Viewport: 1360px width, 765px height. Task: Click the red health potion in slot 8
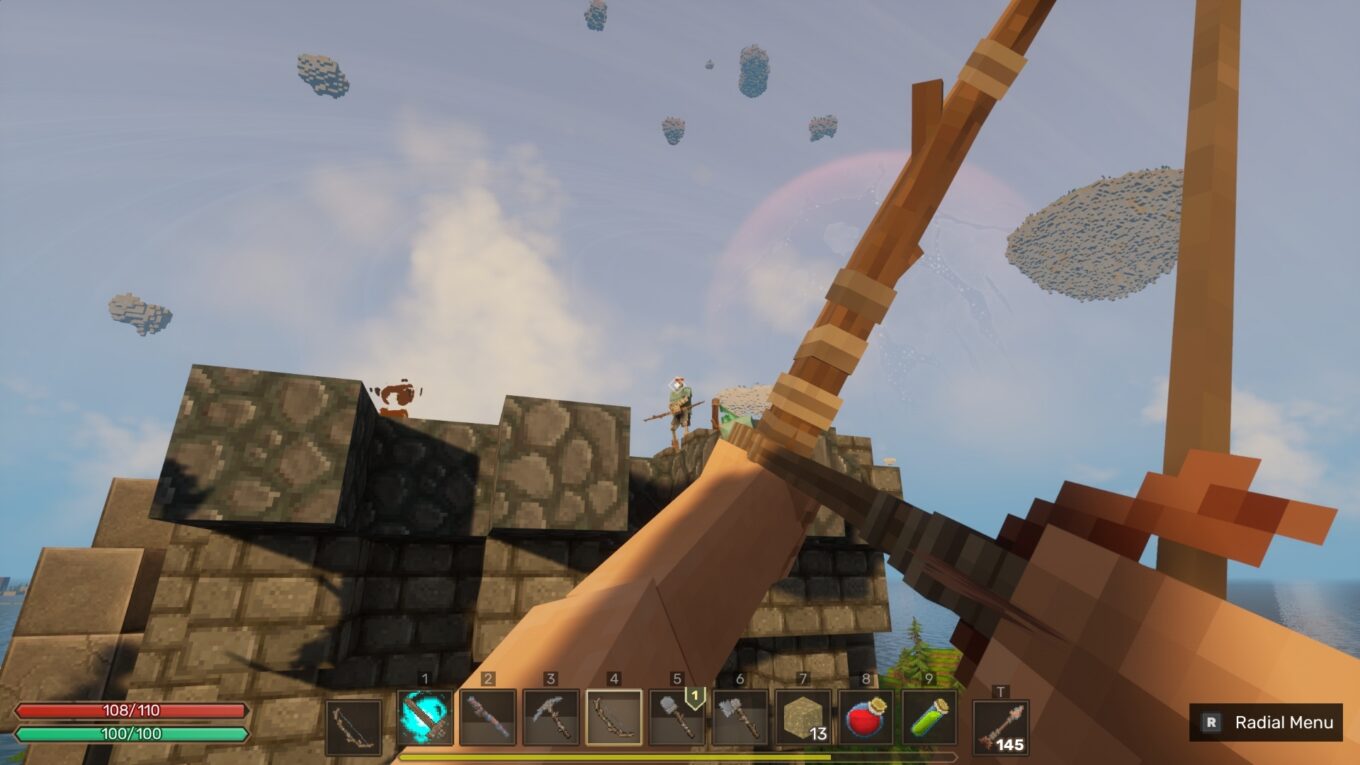click(x=868, y=715)
